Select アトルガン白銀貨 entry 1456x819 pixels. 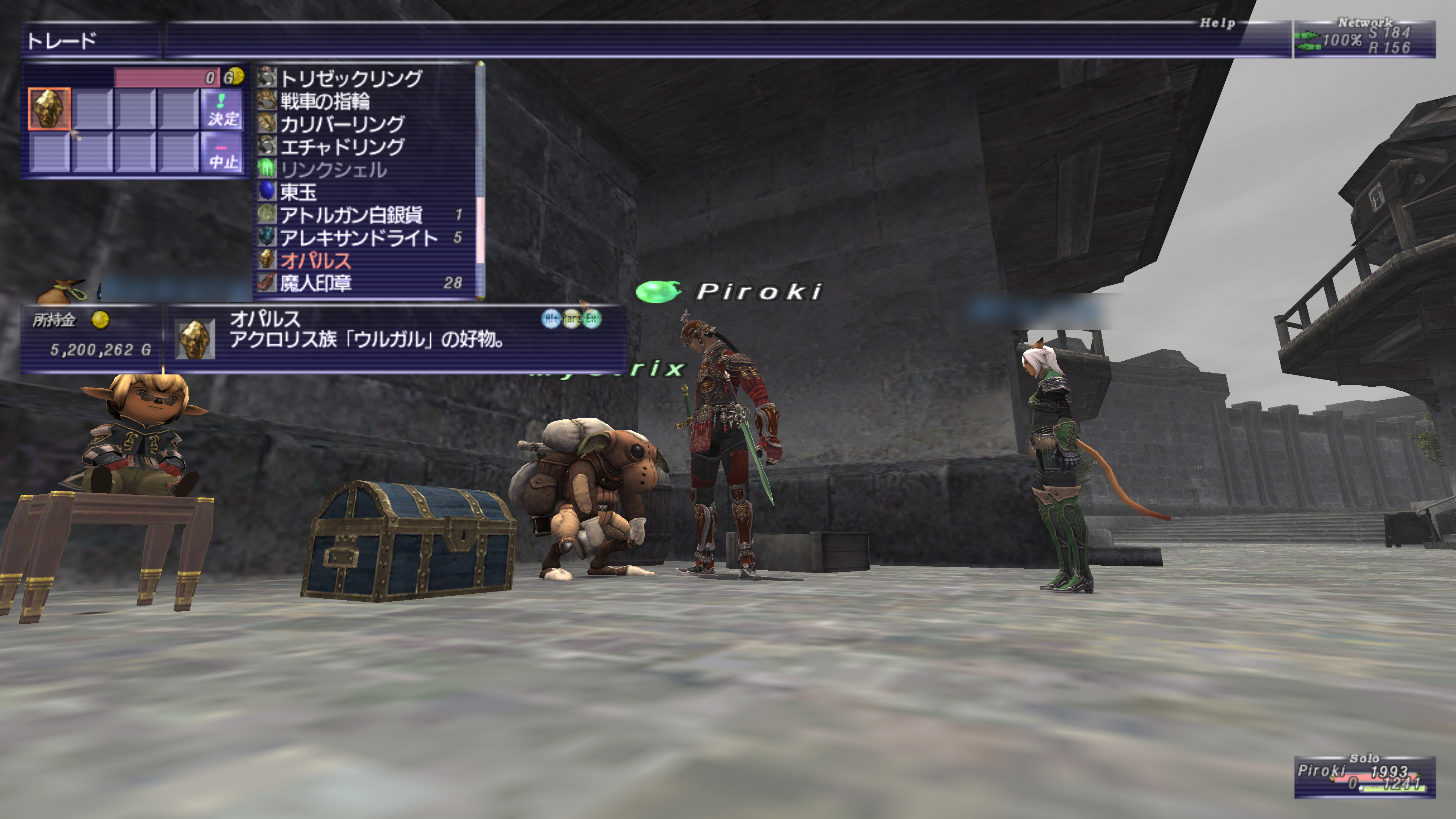351,215
